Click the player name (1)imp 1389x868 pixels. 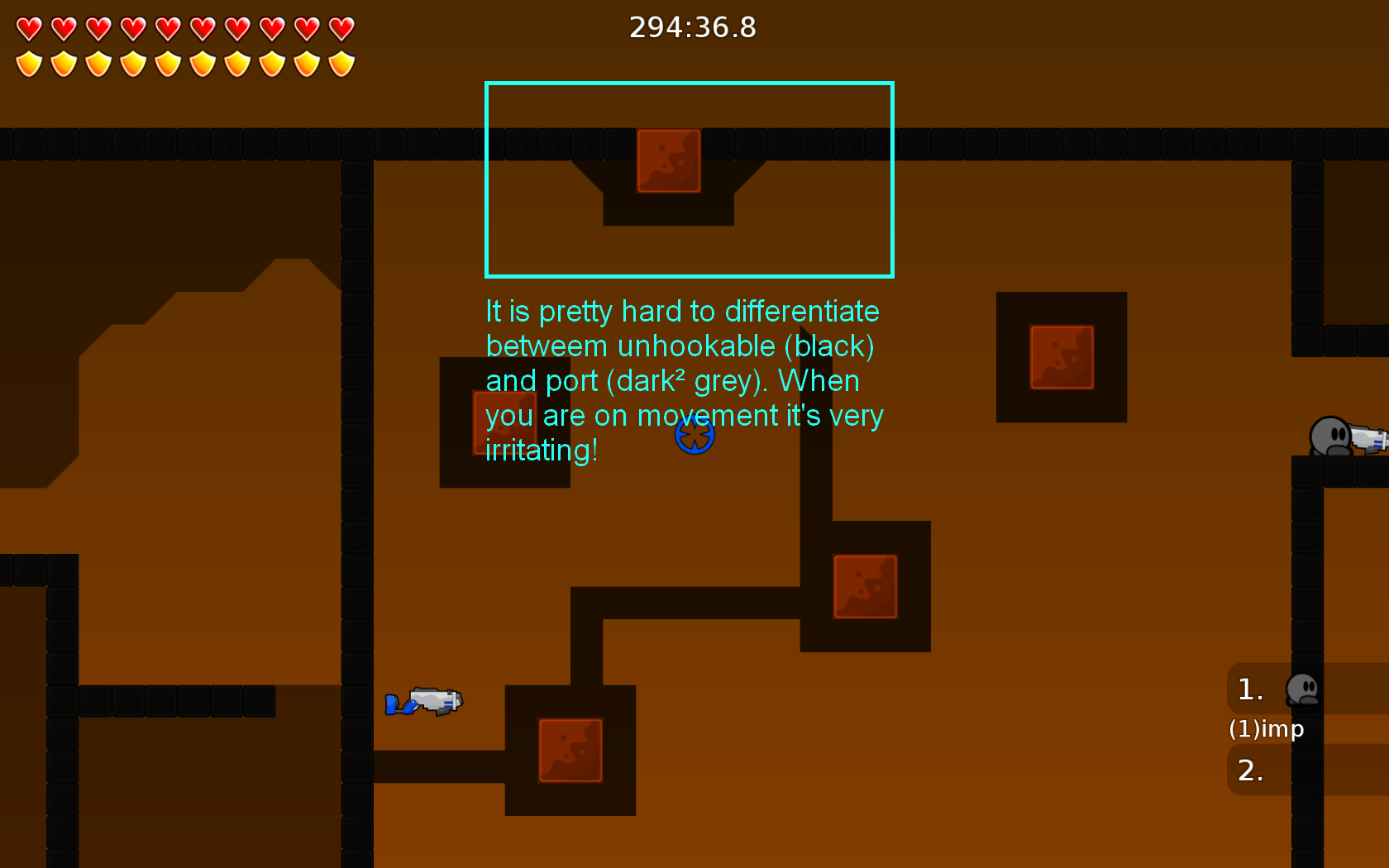[x=1267, y=729]
